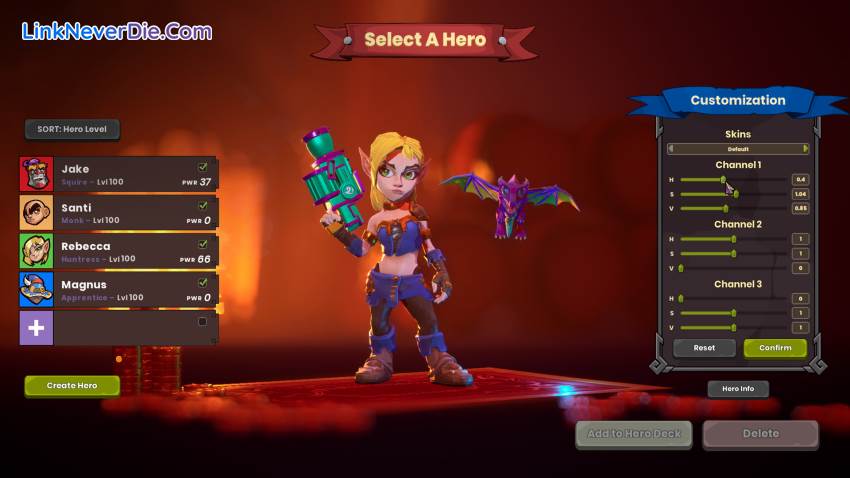The height and width of the screenshot is (478, 850).
Task: Toggle Rebecca's hero deck checkbox
Action: tap(203, 244)
